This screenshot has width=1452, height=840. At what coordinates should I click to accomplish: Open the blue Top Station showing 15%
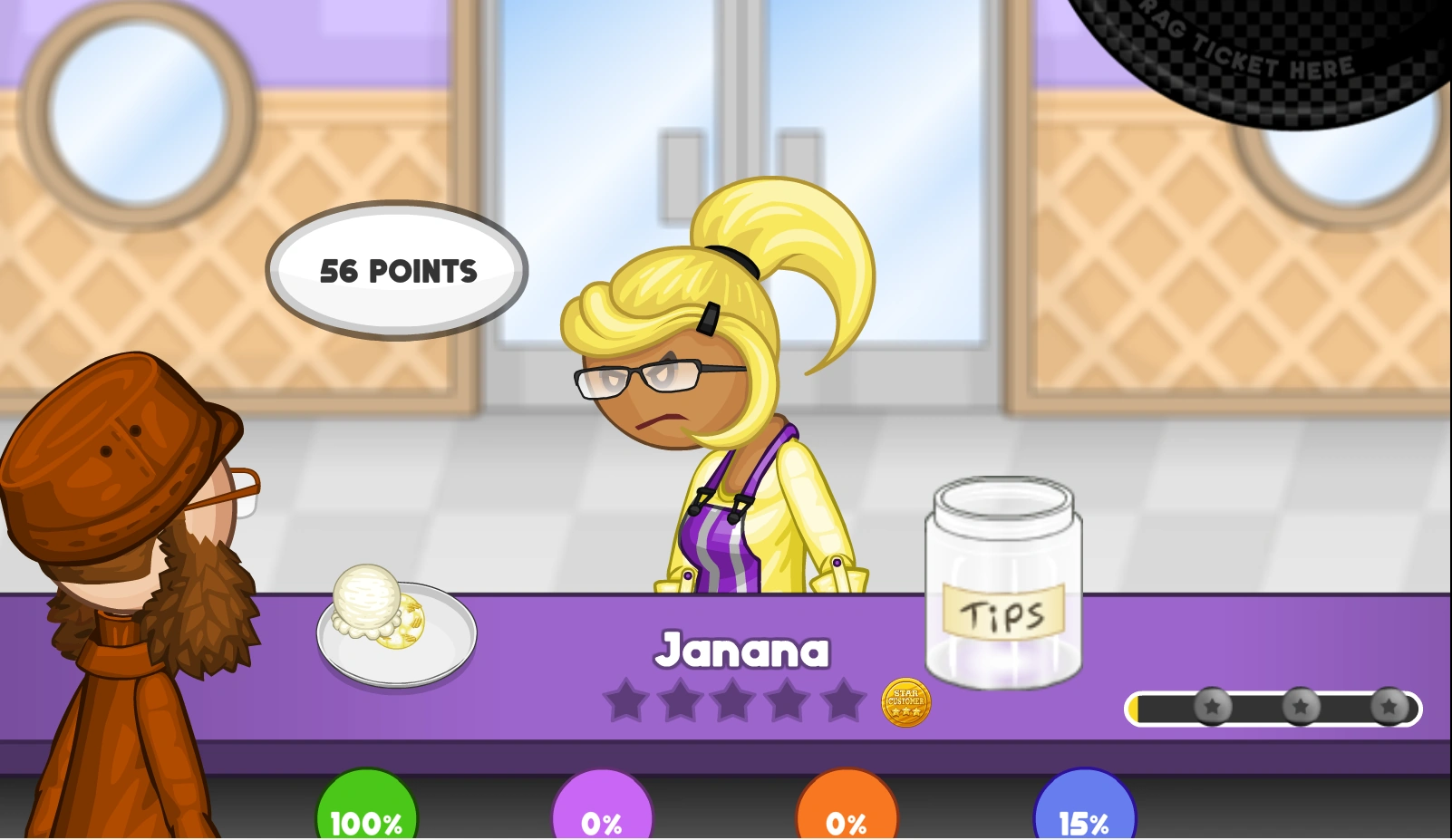1084,814
